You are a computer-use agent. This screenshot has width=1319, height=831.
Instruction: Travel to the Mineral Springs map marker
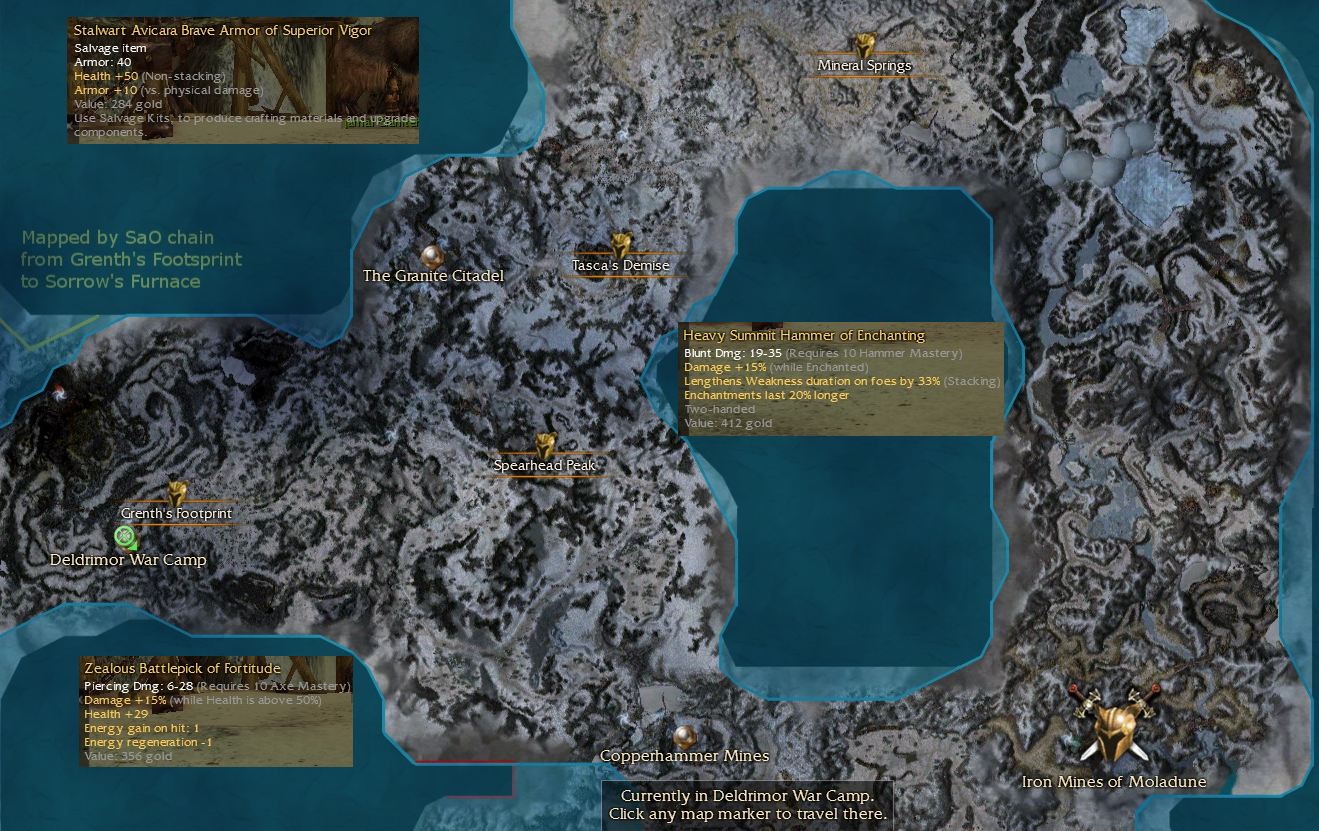coord(865,46)
